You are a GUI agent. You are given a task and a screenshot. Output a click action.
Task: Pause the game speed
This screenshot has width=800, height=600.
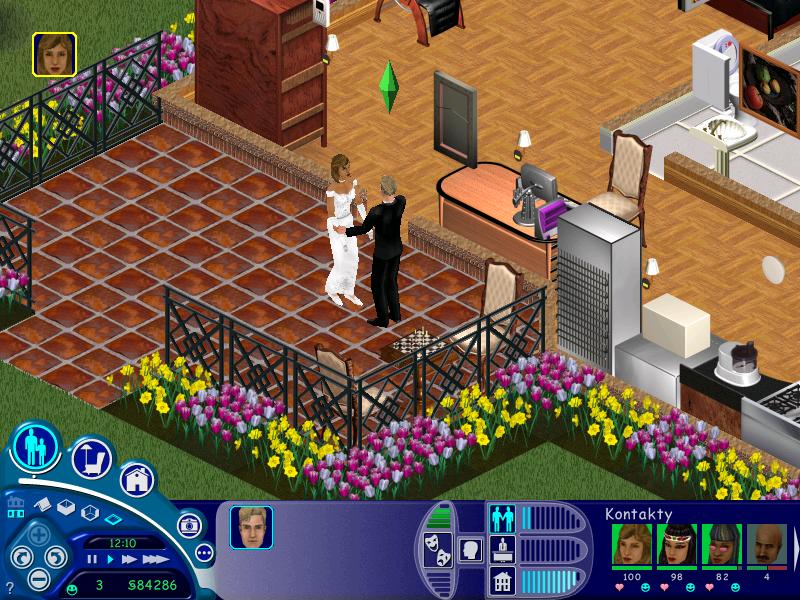click(93, 559)
